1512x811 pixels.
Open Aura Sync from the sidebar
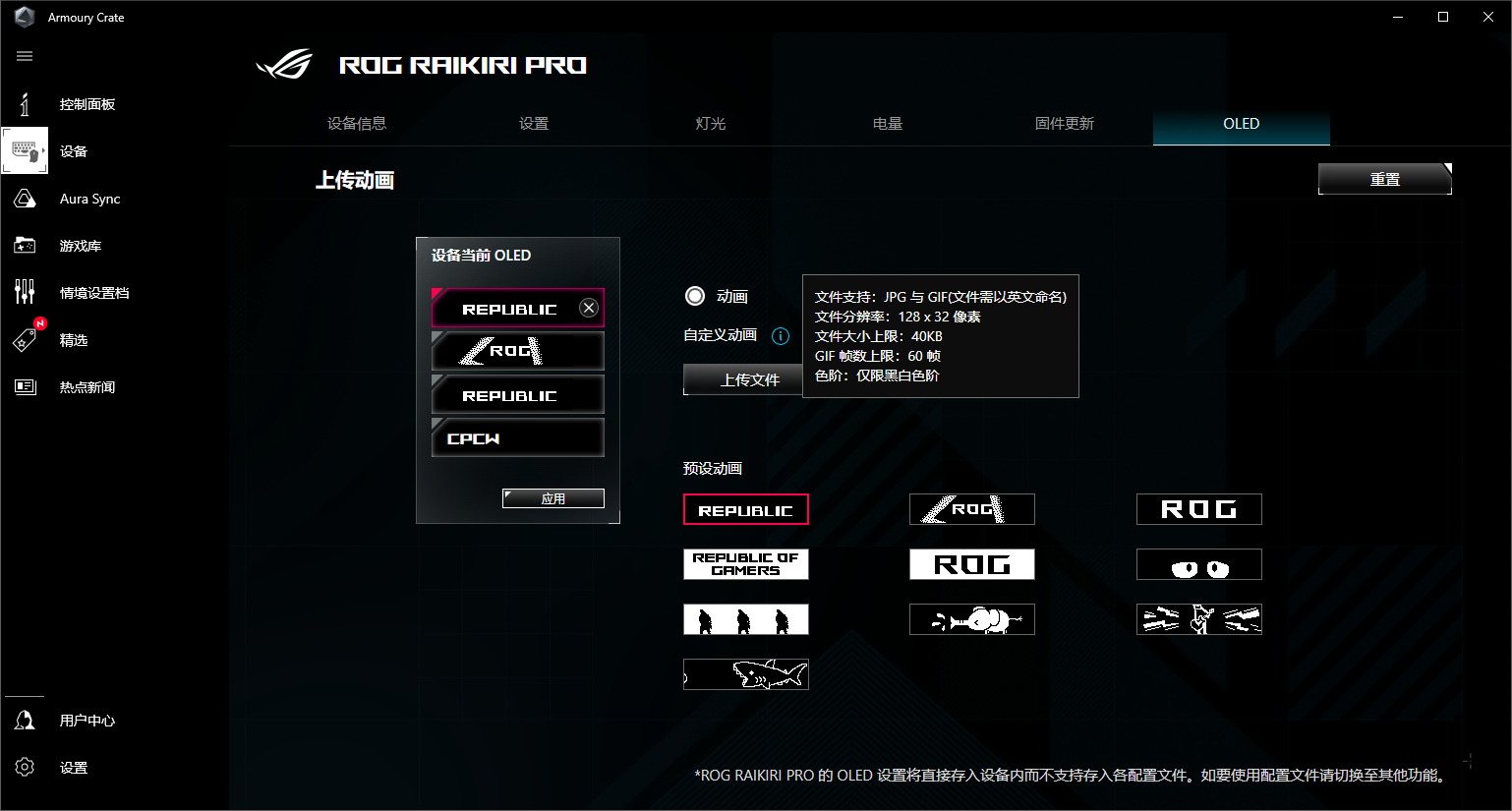coord(89,199)
